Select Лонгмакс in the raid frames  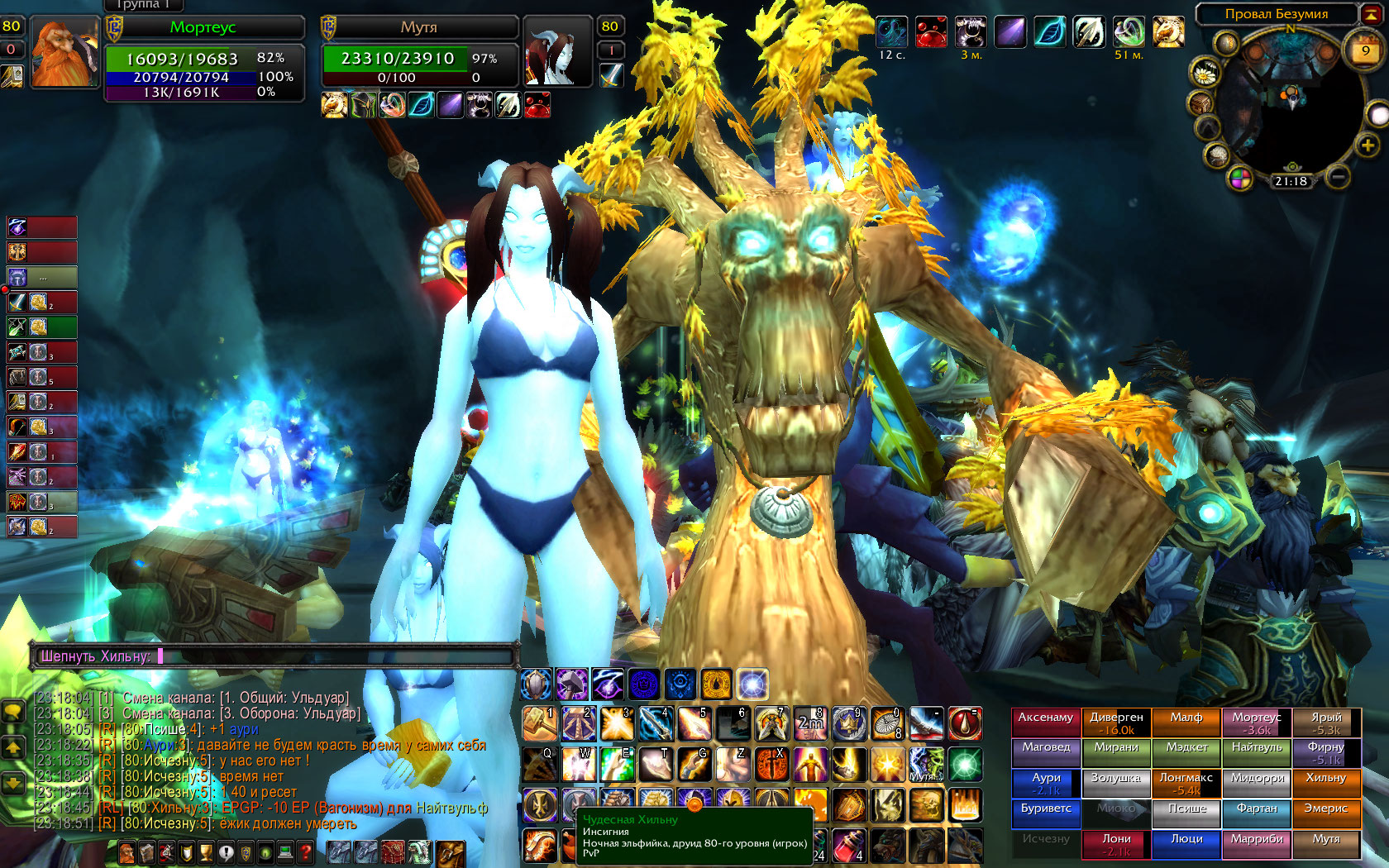pos(1186,784)
